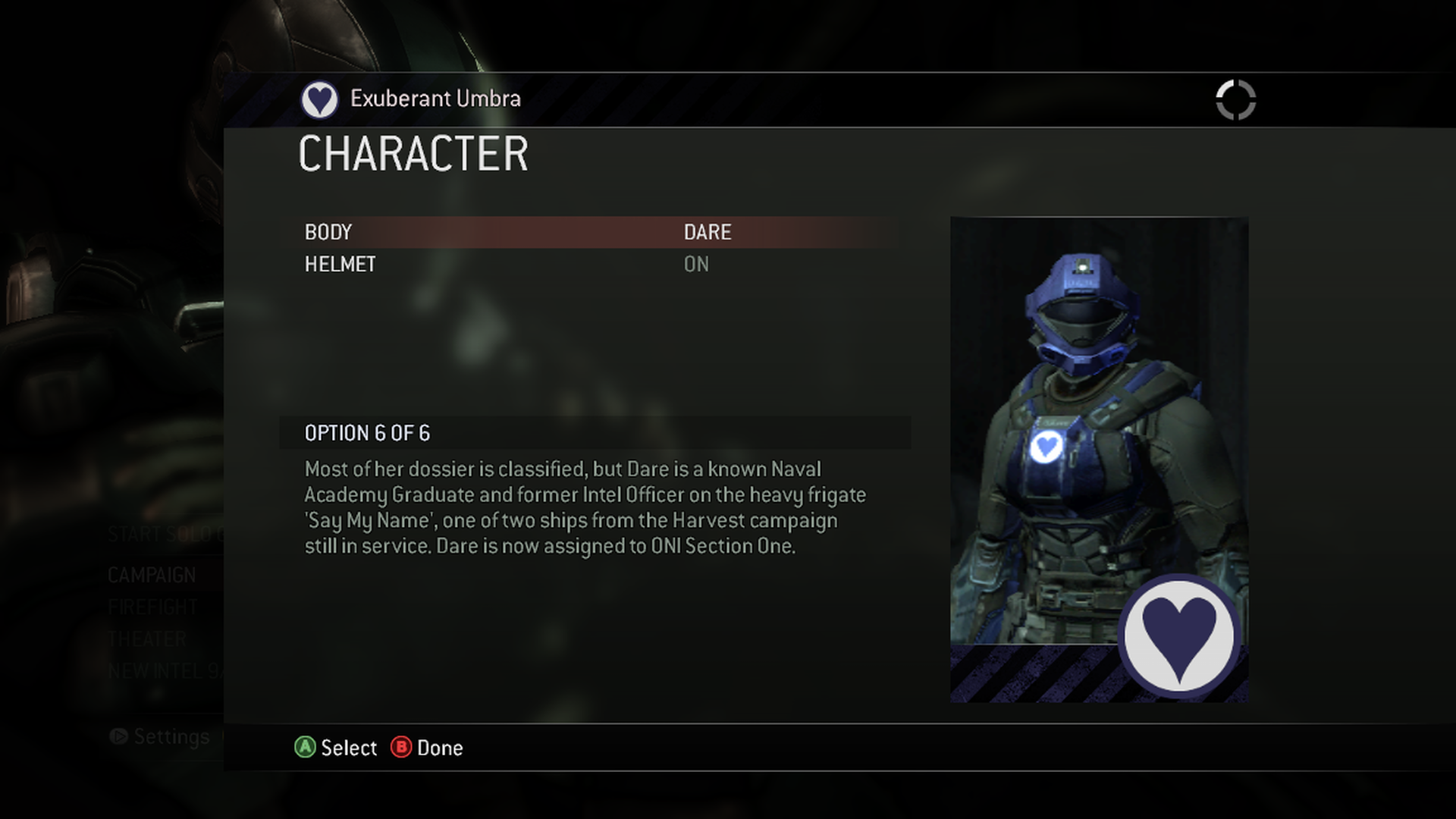The height and width of the screenshot is (819, 1456).
Task: Click the Exuberant Umbra heart emblem
Action: click(x=319, y=99)
